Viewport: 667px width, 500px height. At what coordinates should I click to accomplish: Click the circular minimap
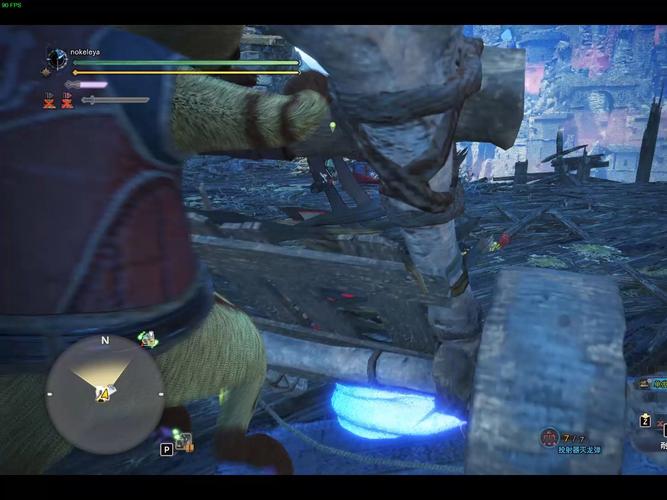(x=104, y=393)
